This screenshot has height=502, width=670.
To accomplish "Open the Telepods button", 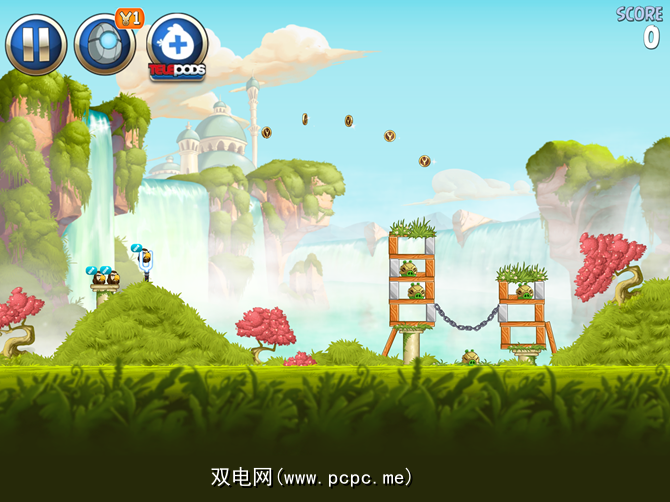I will coord(176,46).
